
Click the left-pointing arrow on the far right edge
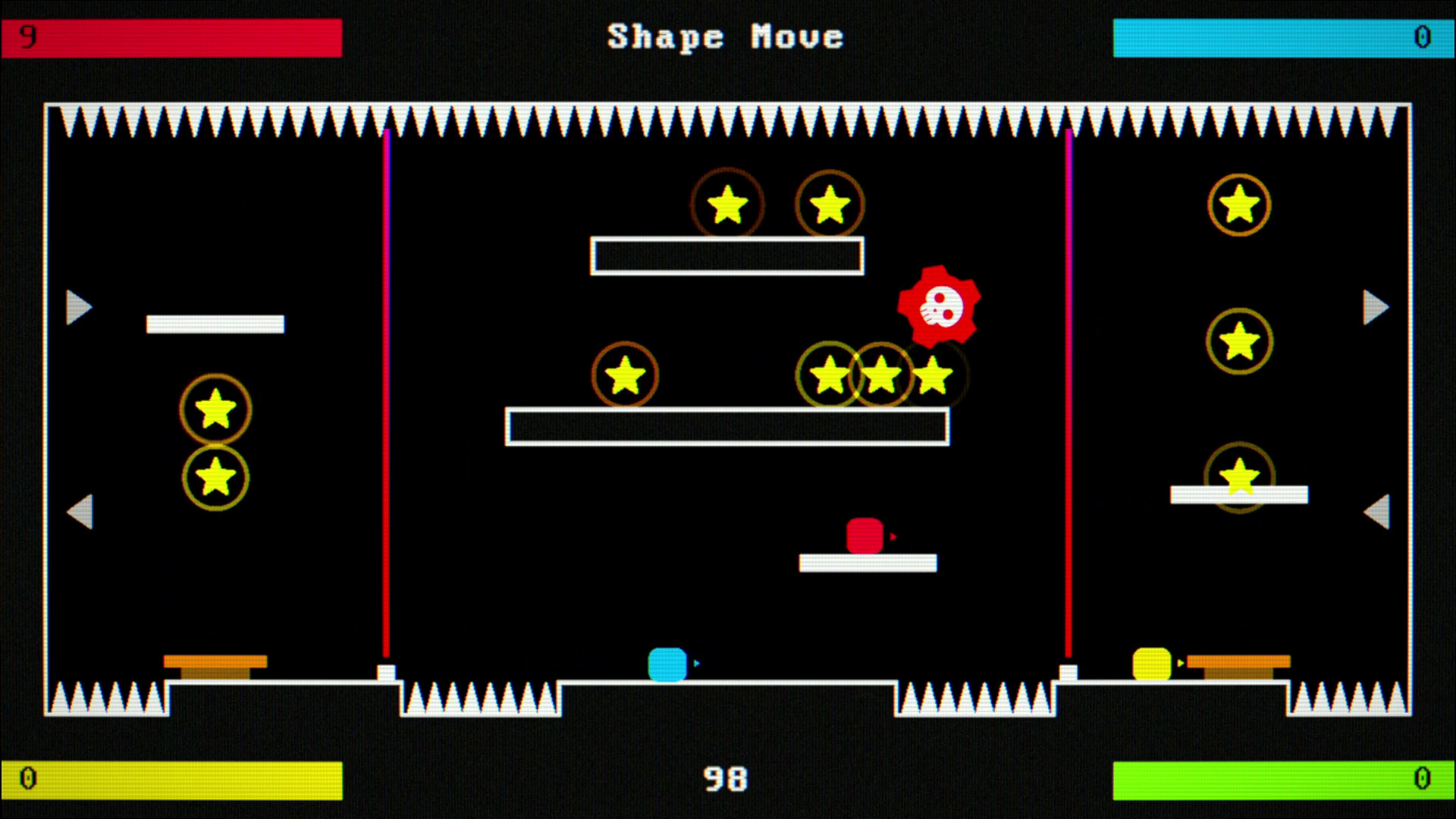point(1378,513)
